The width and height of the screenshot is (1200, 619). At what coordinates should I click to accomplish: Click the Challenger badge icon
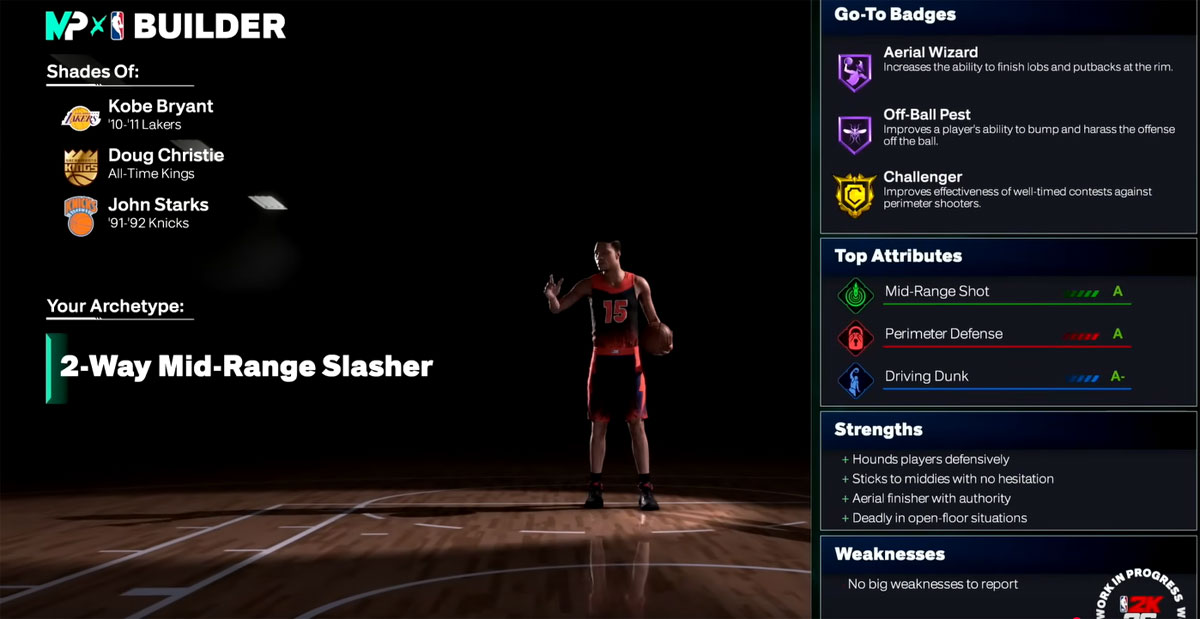pyautogui.click(x=855, y=195)
